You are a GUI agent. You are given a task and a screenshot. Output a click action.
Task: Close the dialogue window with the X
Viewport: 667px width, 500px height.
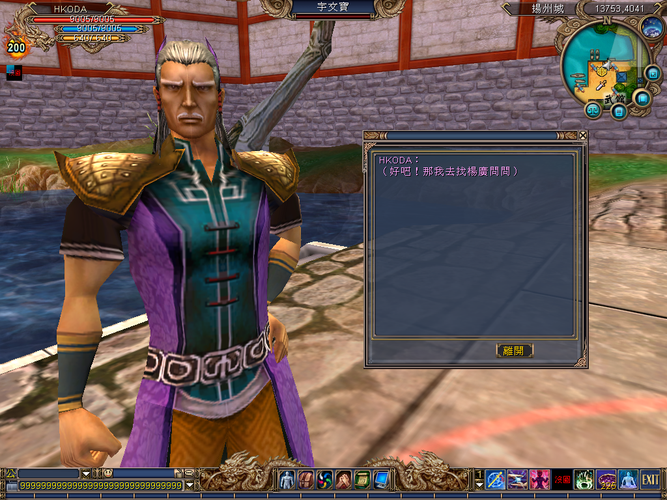tap(583, 136)
